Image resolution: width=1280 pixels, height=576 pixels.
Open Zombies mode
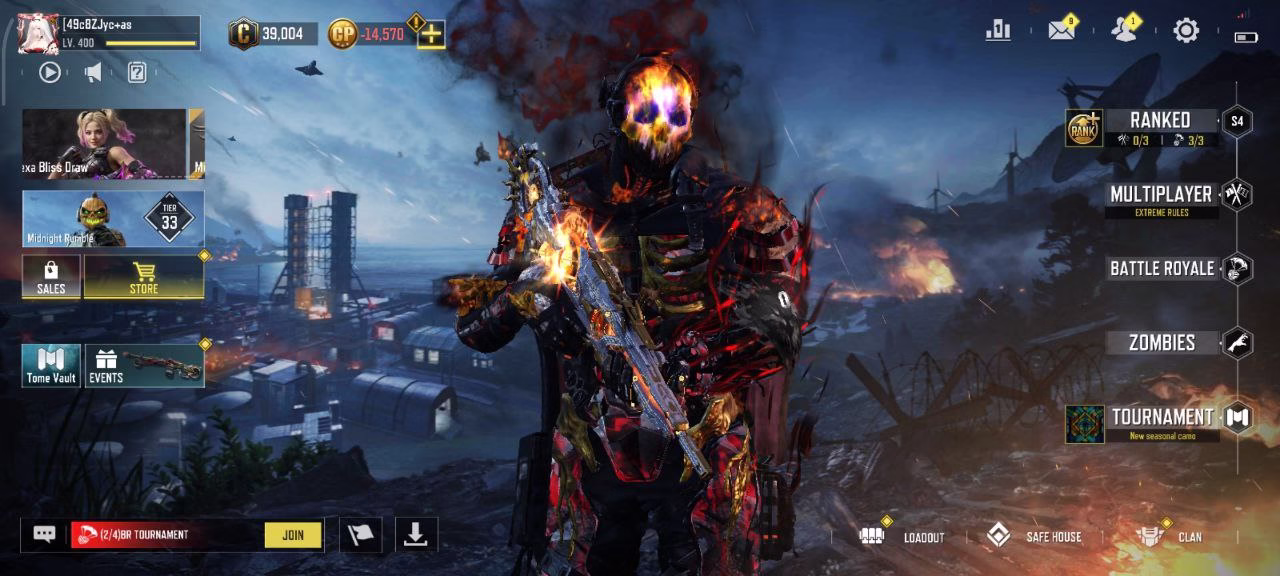pos(1162,343)
